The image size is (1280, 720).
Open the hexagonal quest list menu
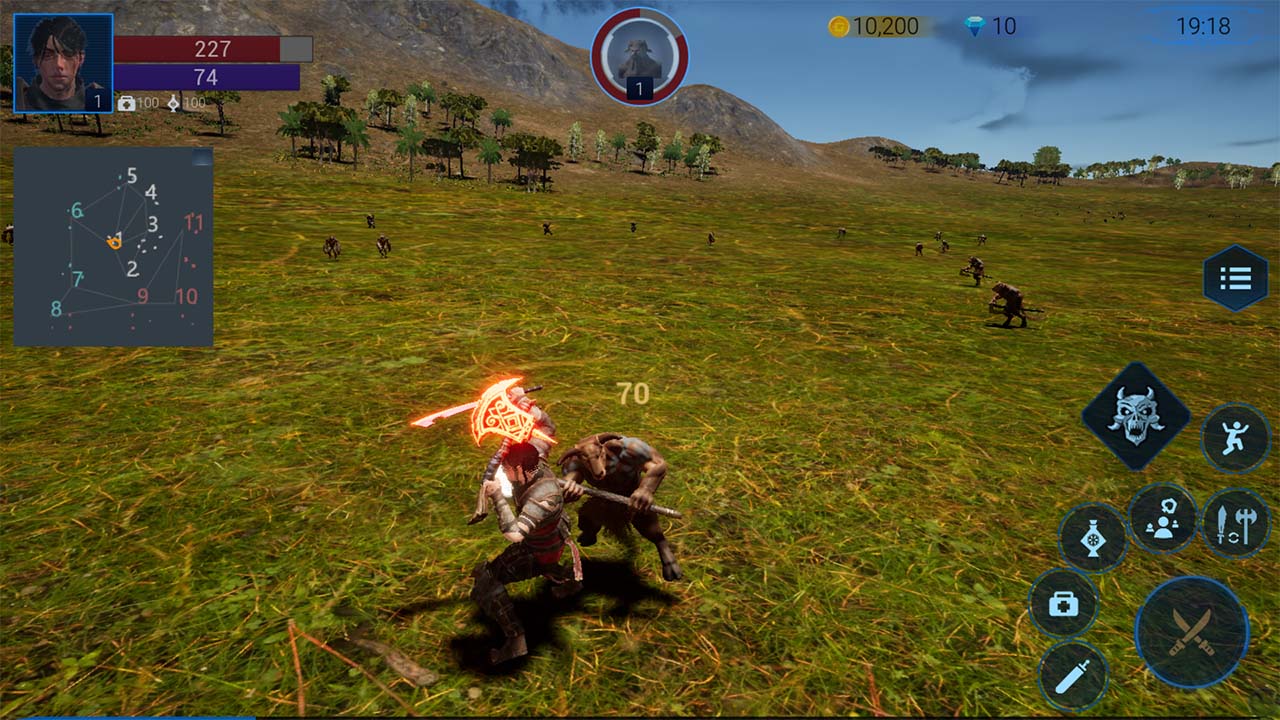click(1236, 278)
